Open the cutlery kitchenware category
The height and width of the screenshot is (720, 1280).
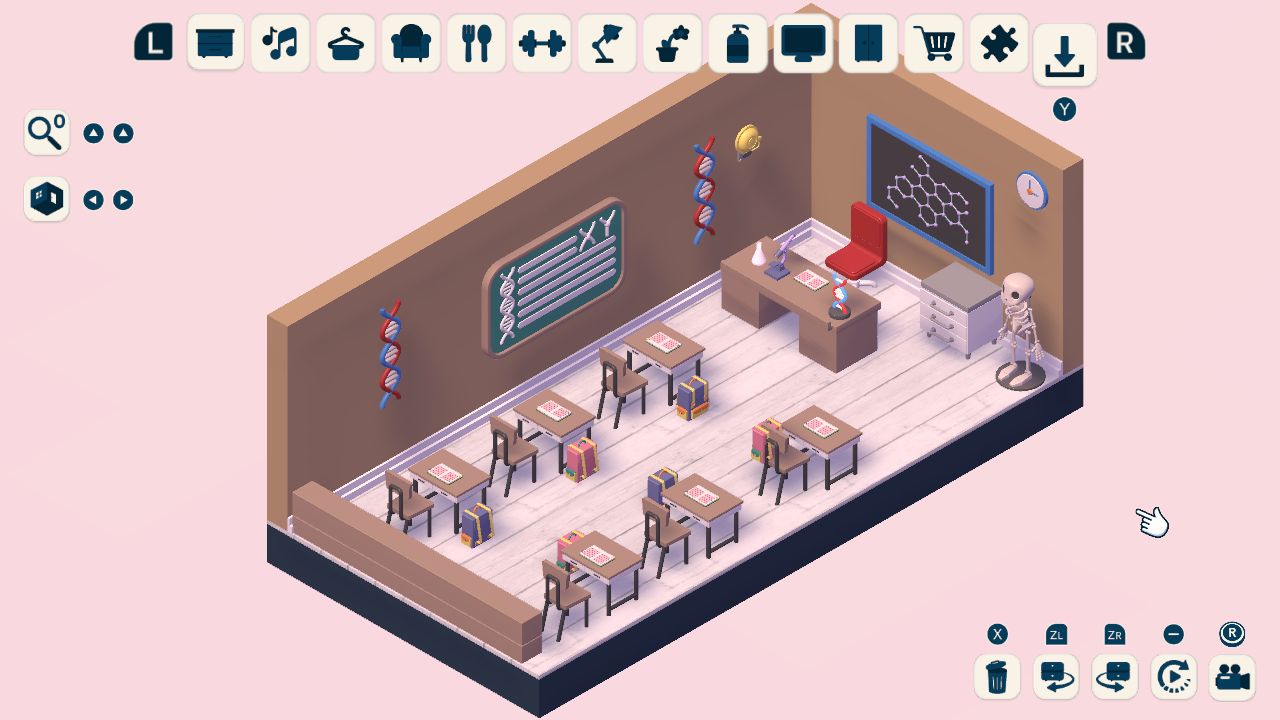[x=476, y=43]
